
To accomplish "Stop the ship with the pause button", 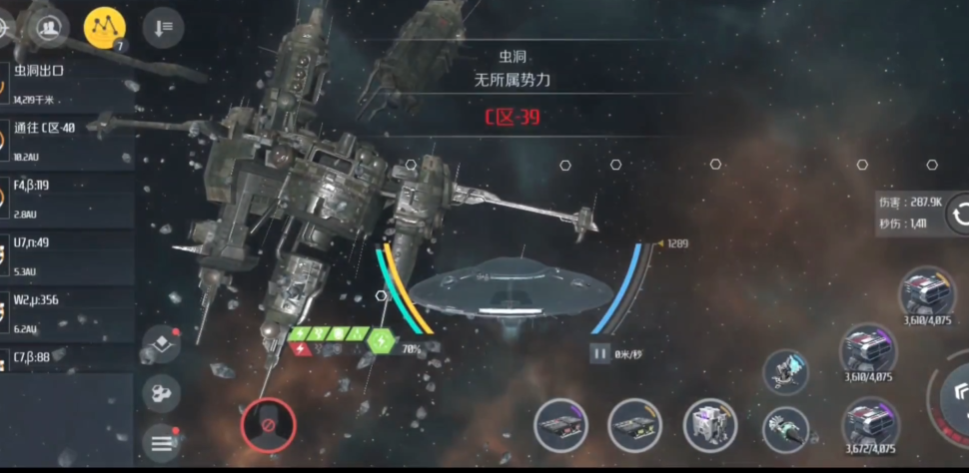I will [600, 353].
